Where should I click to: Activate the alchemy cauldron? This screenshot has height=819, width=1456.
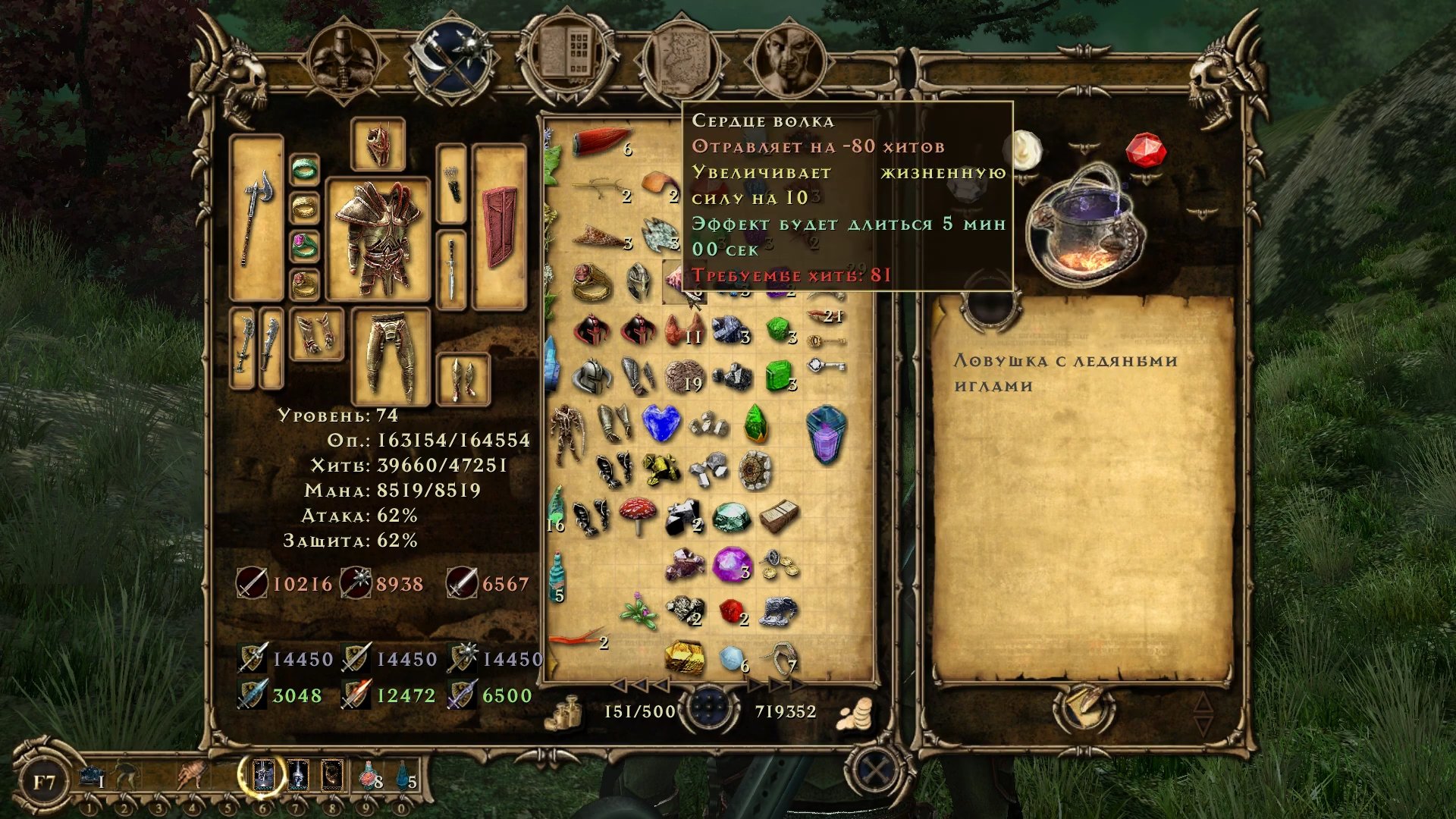1083,227
